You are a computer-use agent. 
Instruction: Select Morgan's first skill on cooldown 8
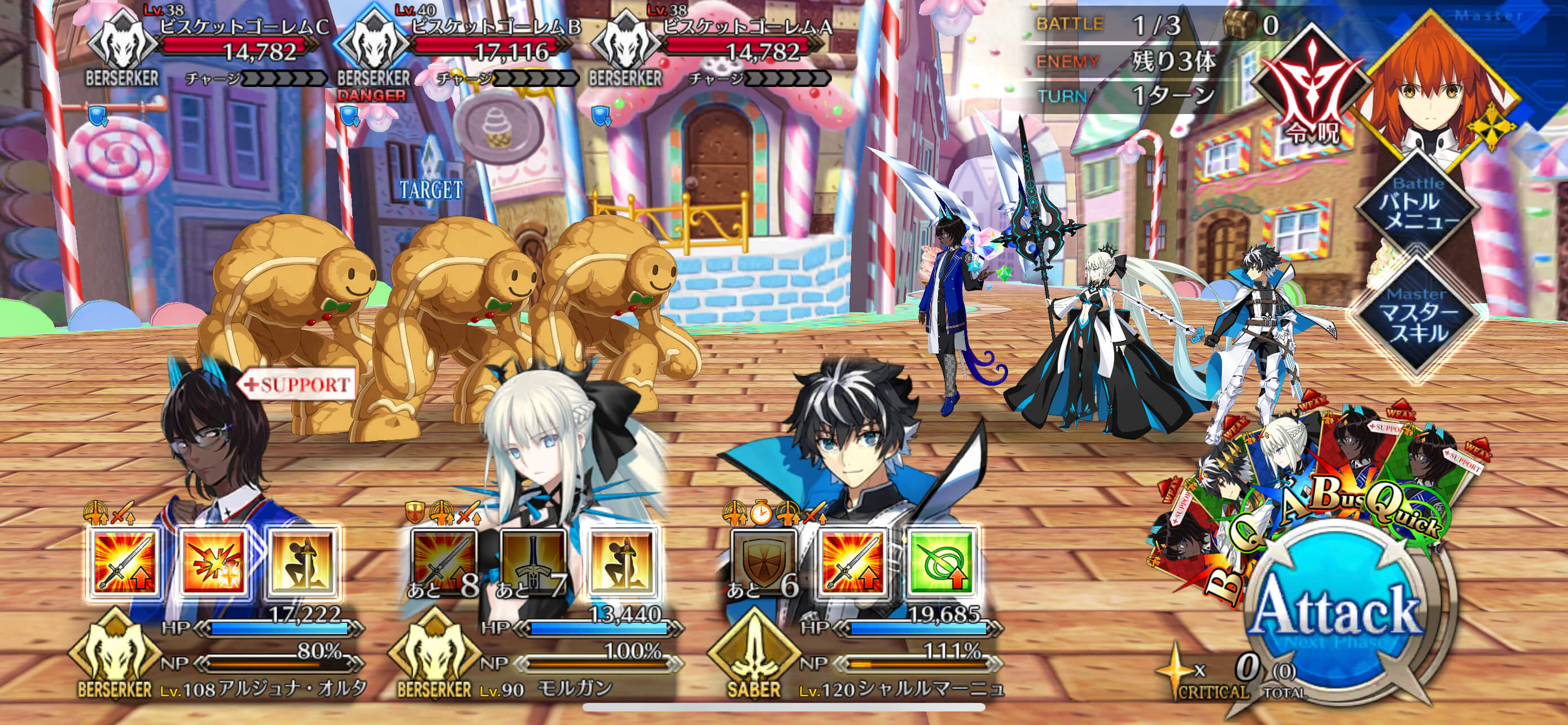pyautogui.click(x=444, y=562)
